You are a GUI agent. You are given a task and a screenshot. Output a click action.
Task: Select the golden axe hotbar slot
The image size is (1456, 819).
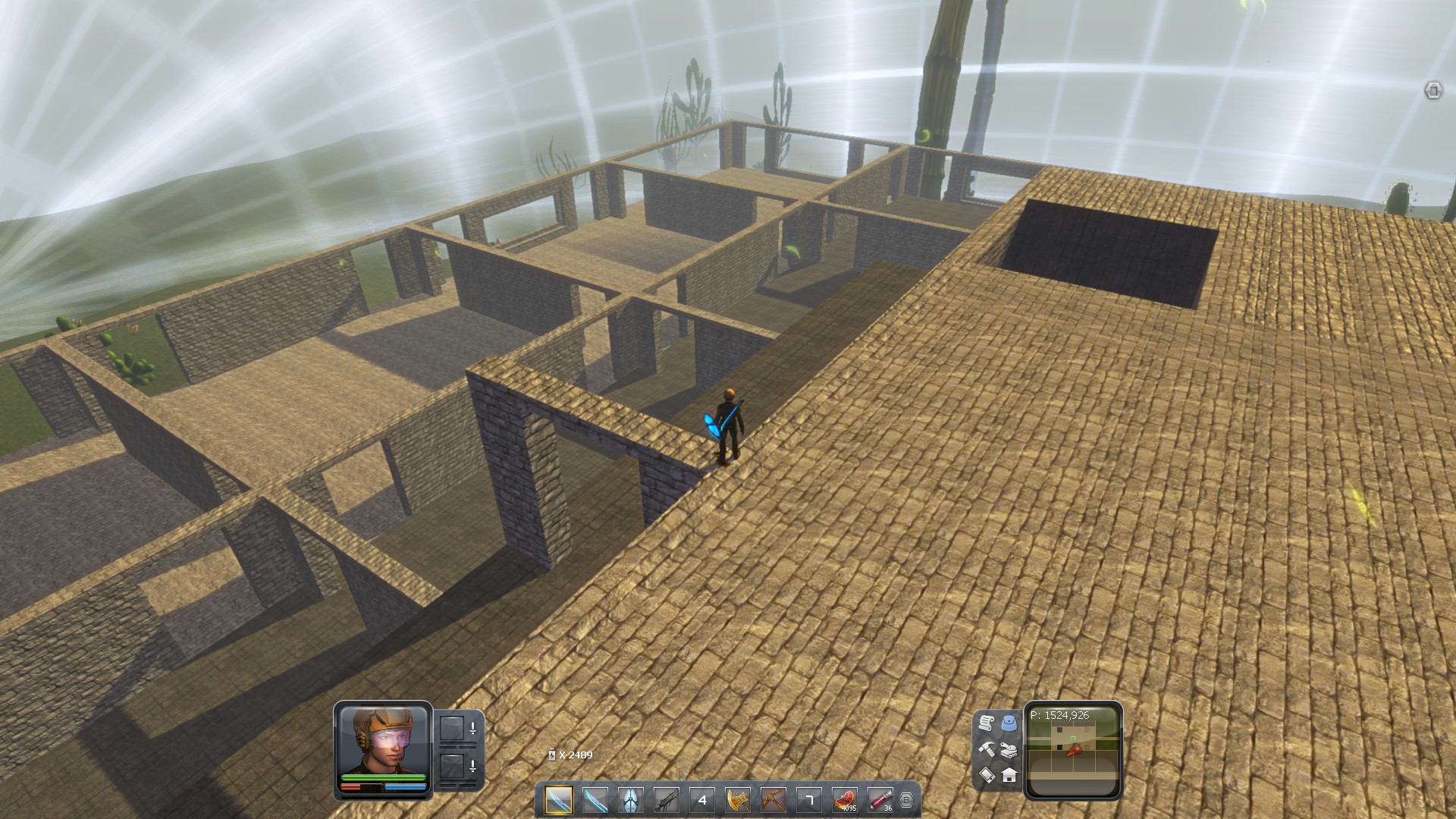(737, 800)
